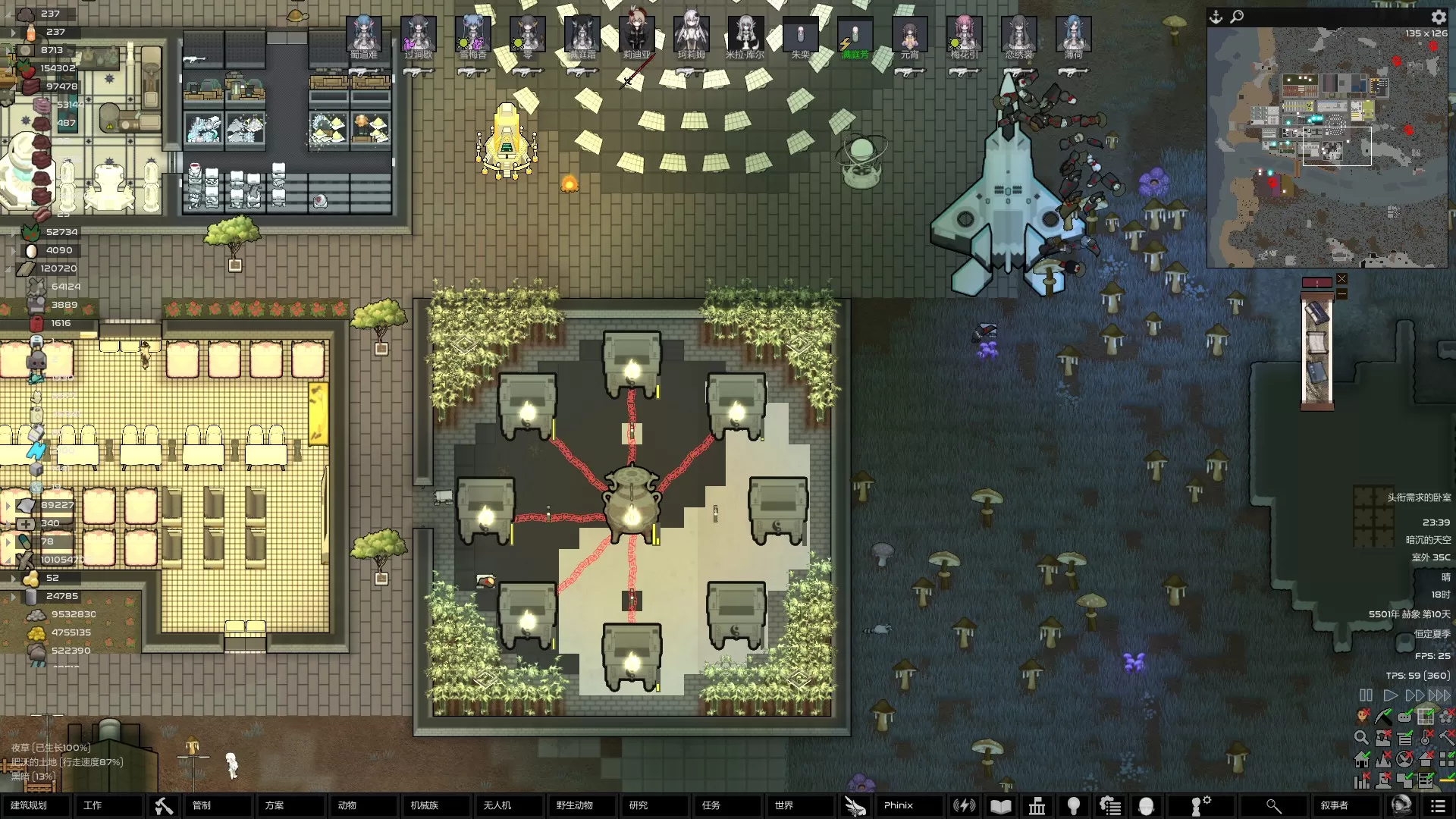Pause the game speed control
Screen dimensions: 1456x819
1366,695
